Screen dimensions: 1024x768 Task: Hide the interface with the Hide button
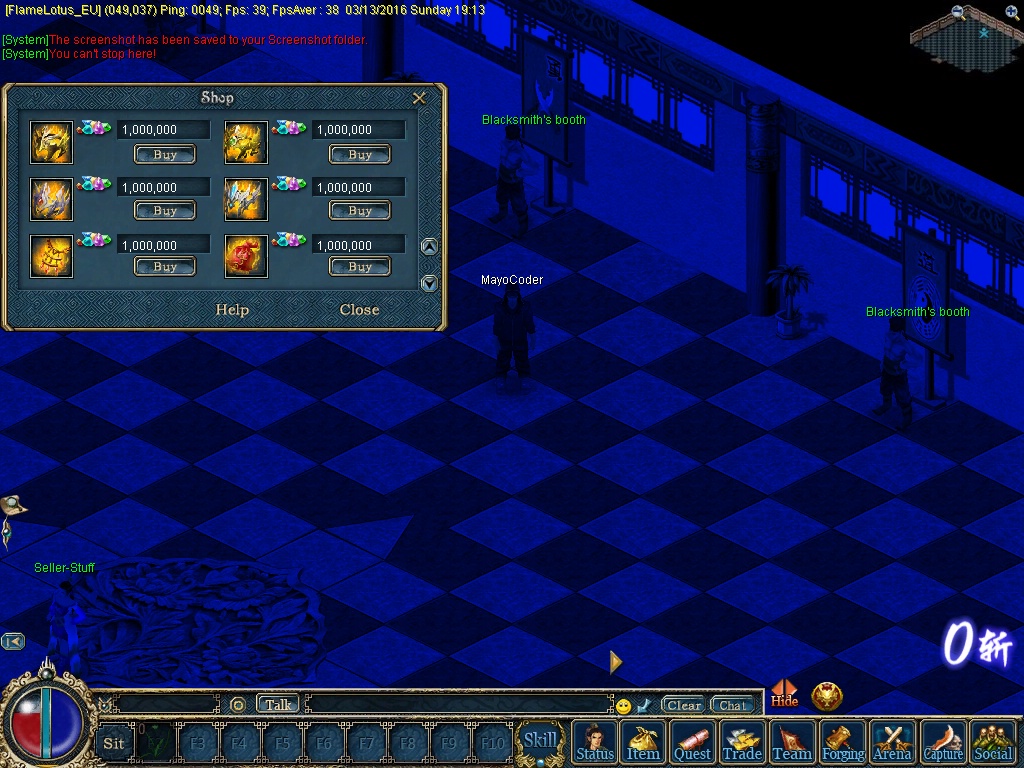[x=785, y=695]
